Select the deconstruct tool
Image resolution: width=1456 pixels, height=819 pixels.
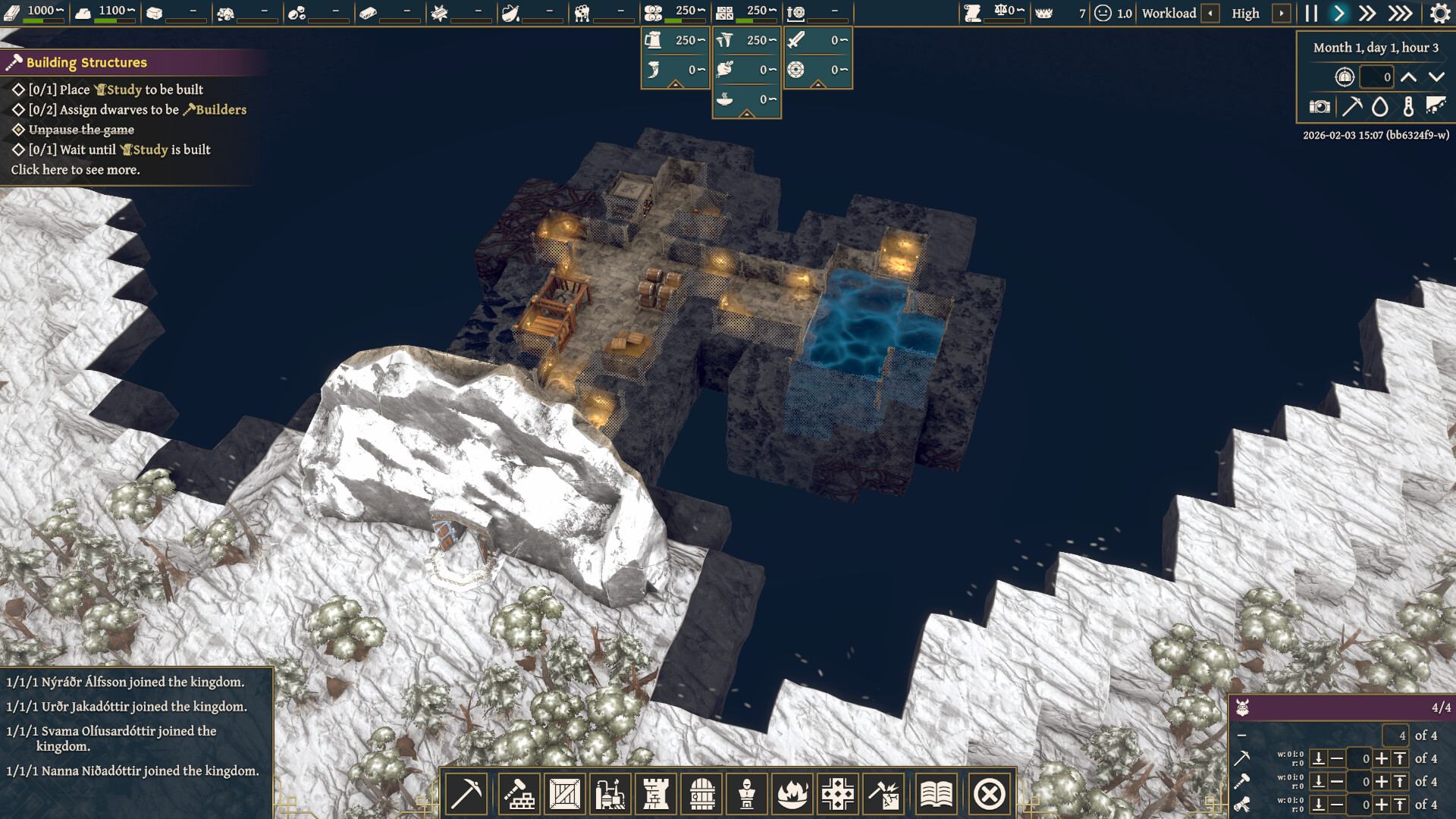tap(884, 793)
